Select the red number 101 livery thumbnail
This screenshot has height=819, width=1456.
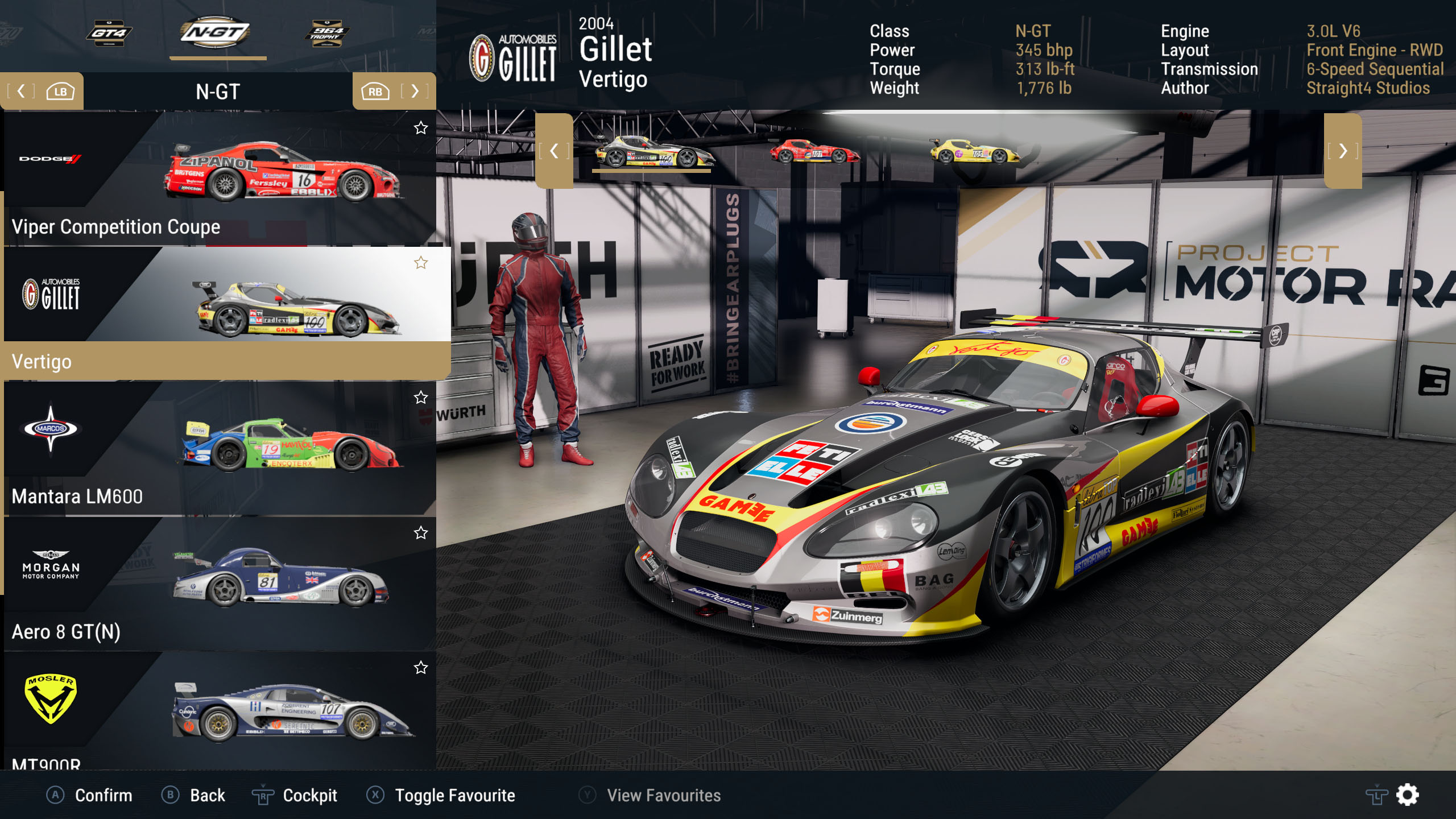(814, 152)
